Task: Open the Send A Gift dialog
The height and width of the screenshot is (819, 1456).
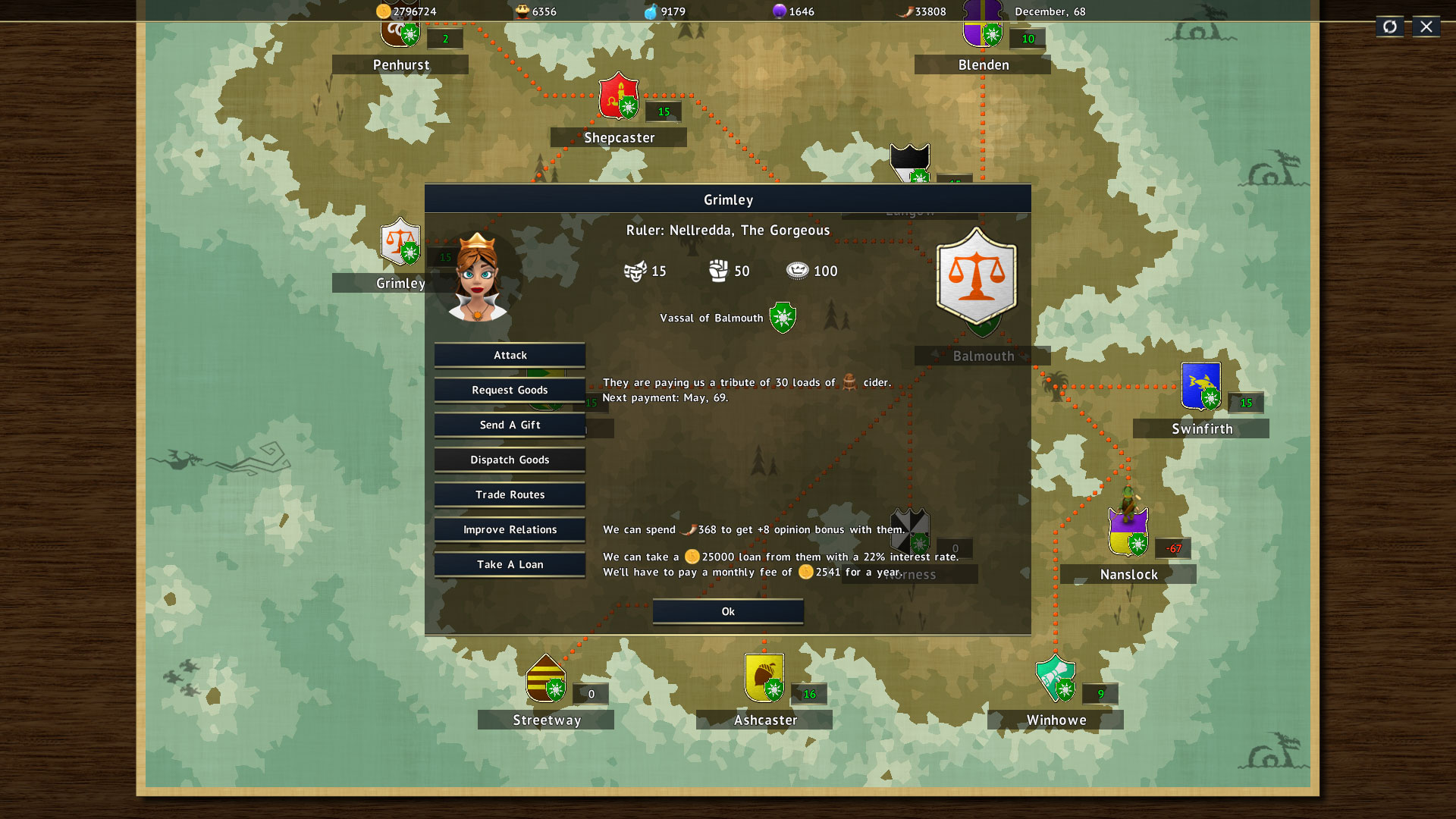Action: (x=510, y=425)
